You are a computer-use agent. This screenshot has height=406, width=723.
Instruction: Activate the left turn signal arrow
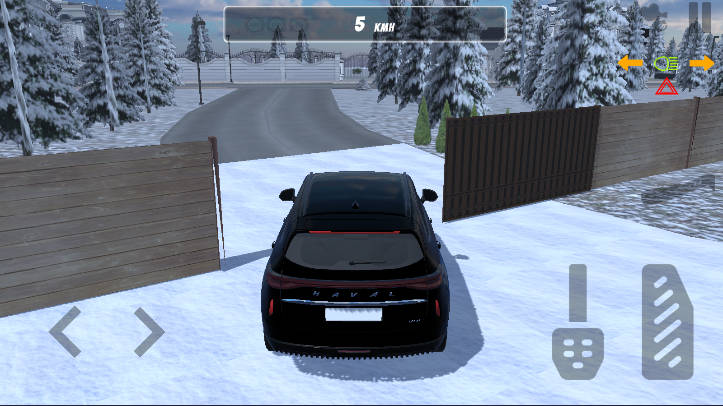click(630, 63)
